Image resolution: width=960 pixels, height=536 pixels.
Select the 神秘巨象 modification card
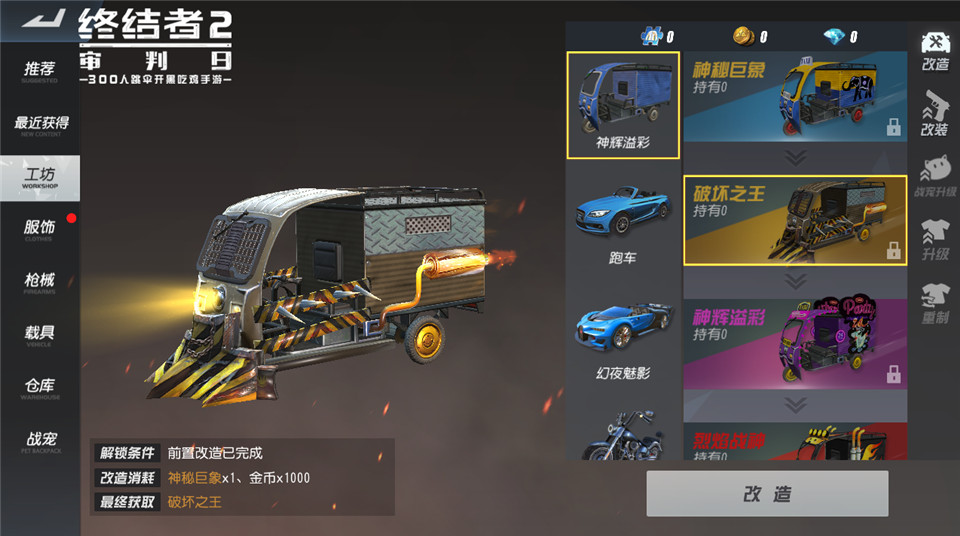[x=795, y=98]
